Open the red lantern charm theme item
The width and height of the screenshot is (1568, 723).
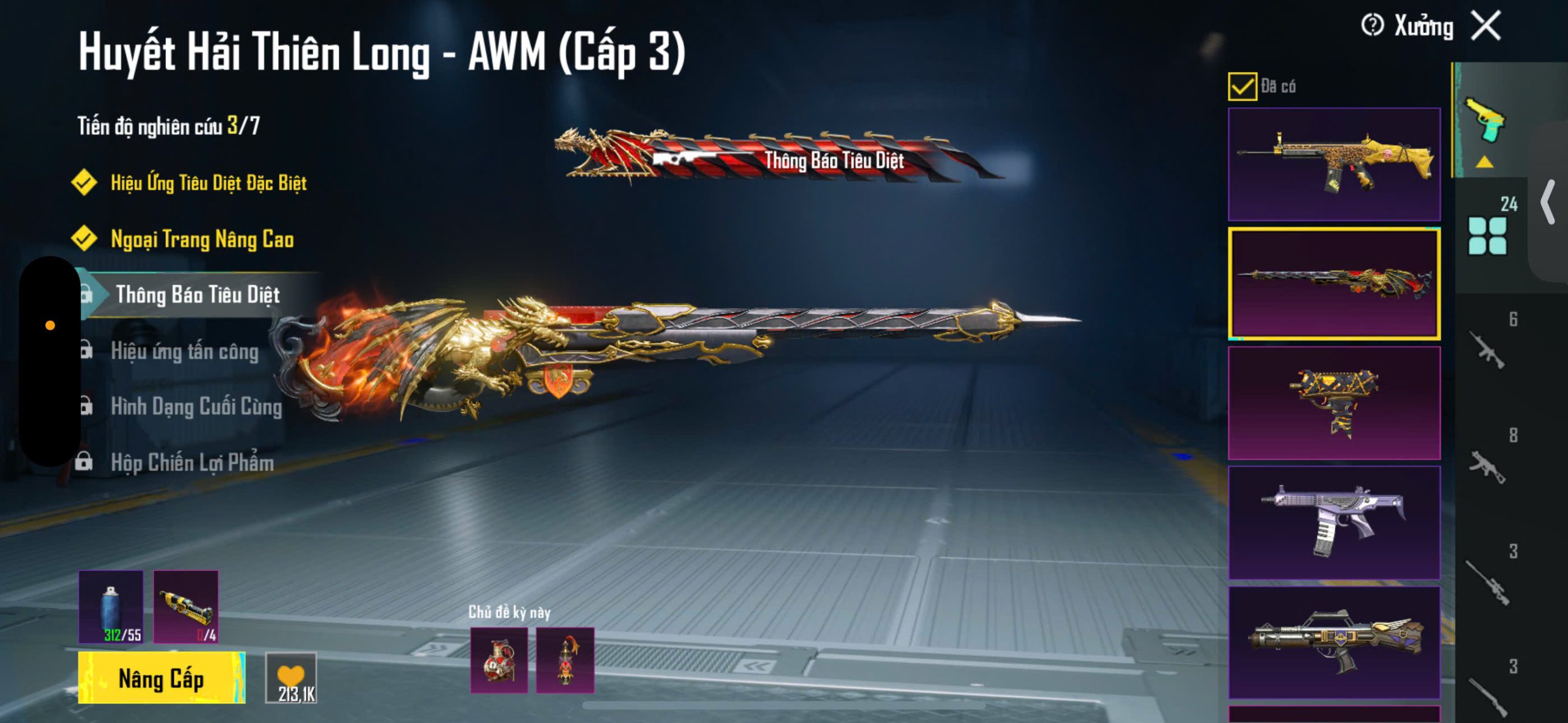tap(565, 660)
